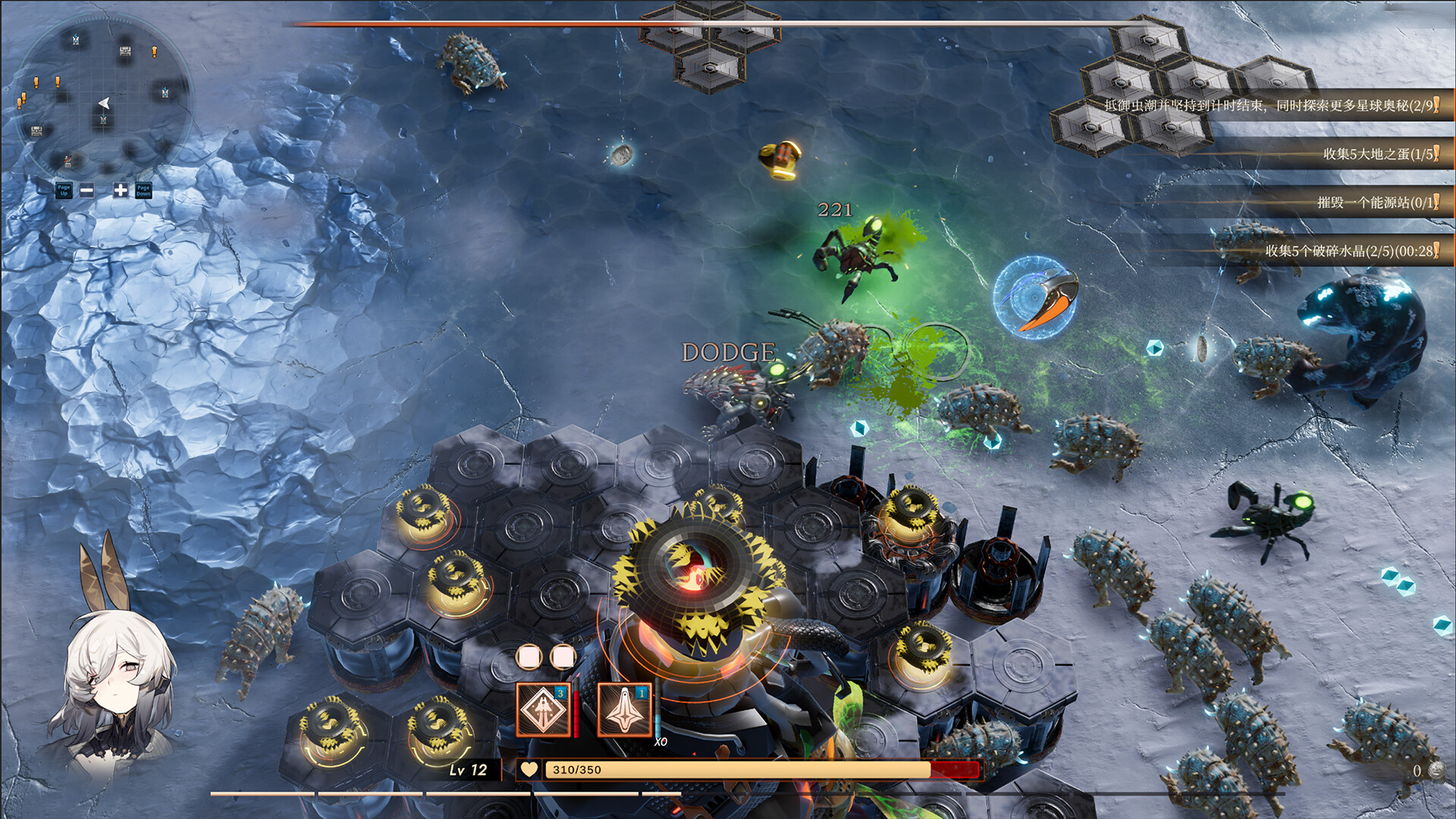Open the 抵御虫潮 main objective entry
Image resolution: width=1456 pixels, height=819 pixels.
pos(1274,106)
